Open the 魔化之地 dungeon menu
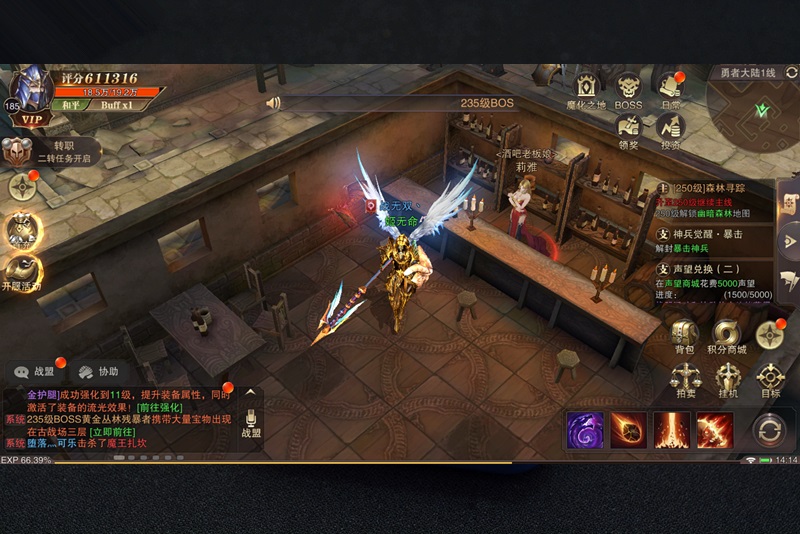Viewport: 800px width, 534px height. [x=586, y=89]
